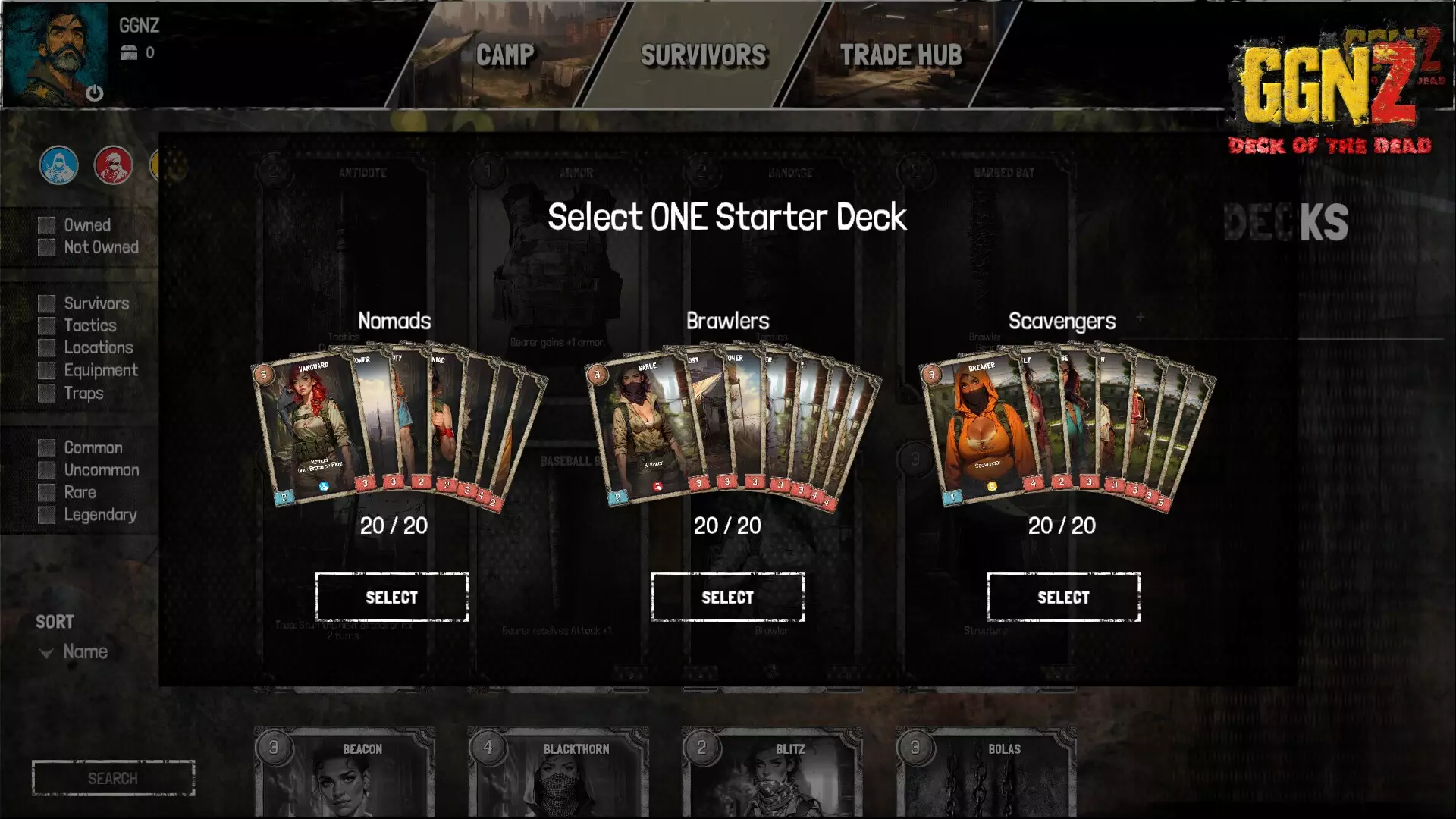
Task: Enable the Legendary rarity filter
Action: click(47, 514)
